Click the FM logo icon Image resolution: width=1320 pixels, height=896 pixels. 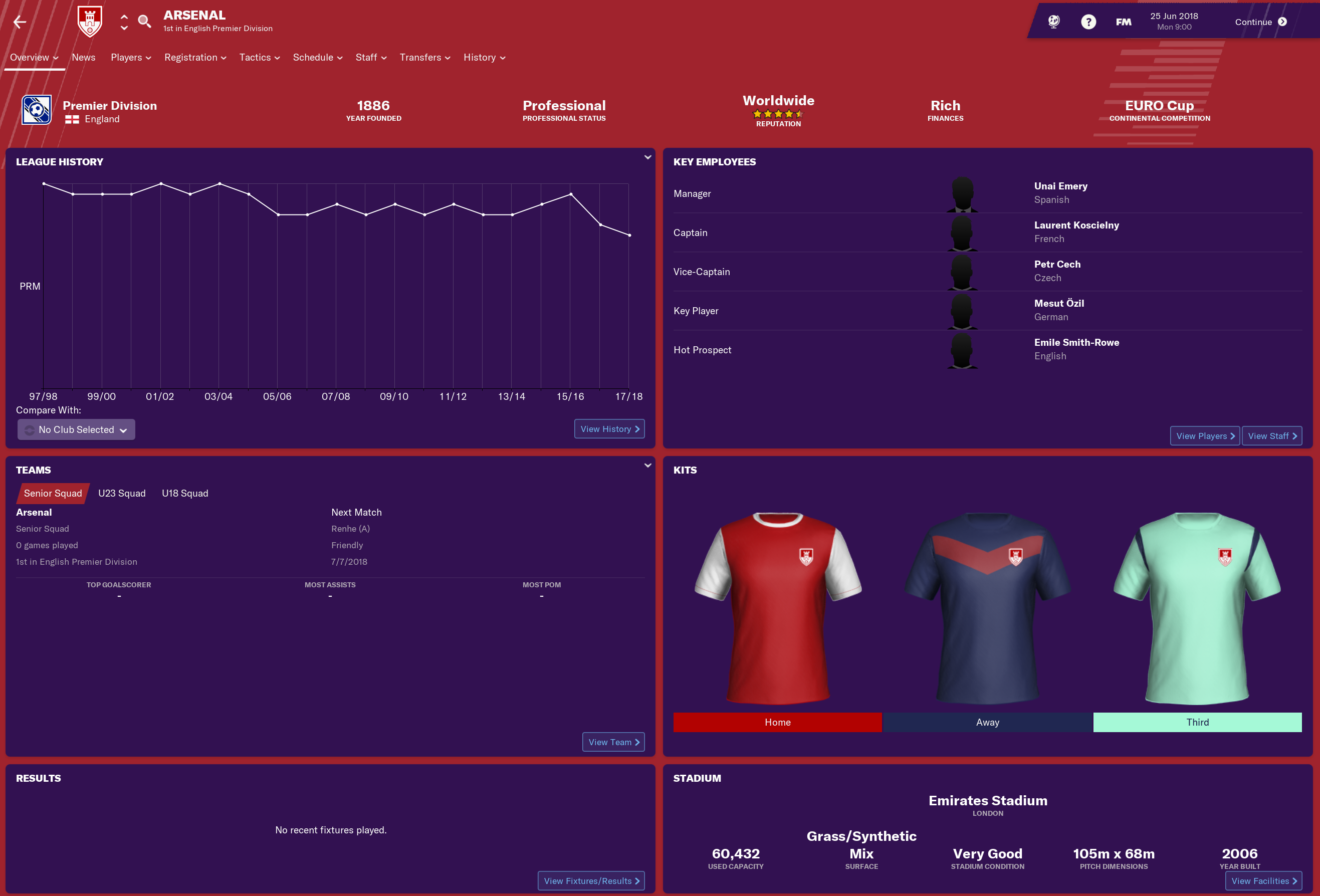1123,21
